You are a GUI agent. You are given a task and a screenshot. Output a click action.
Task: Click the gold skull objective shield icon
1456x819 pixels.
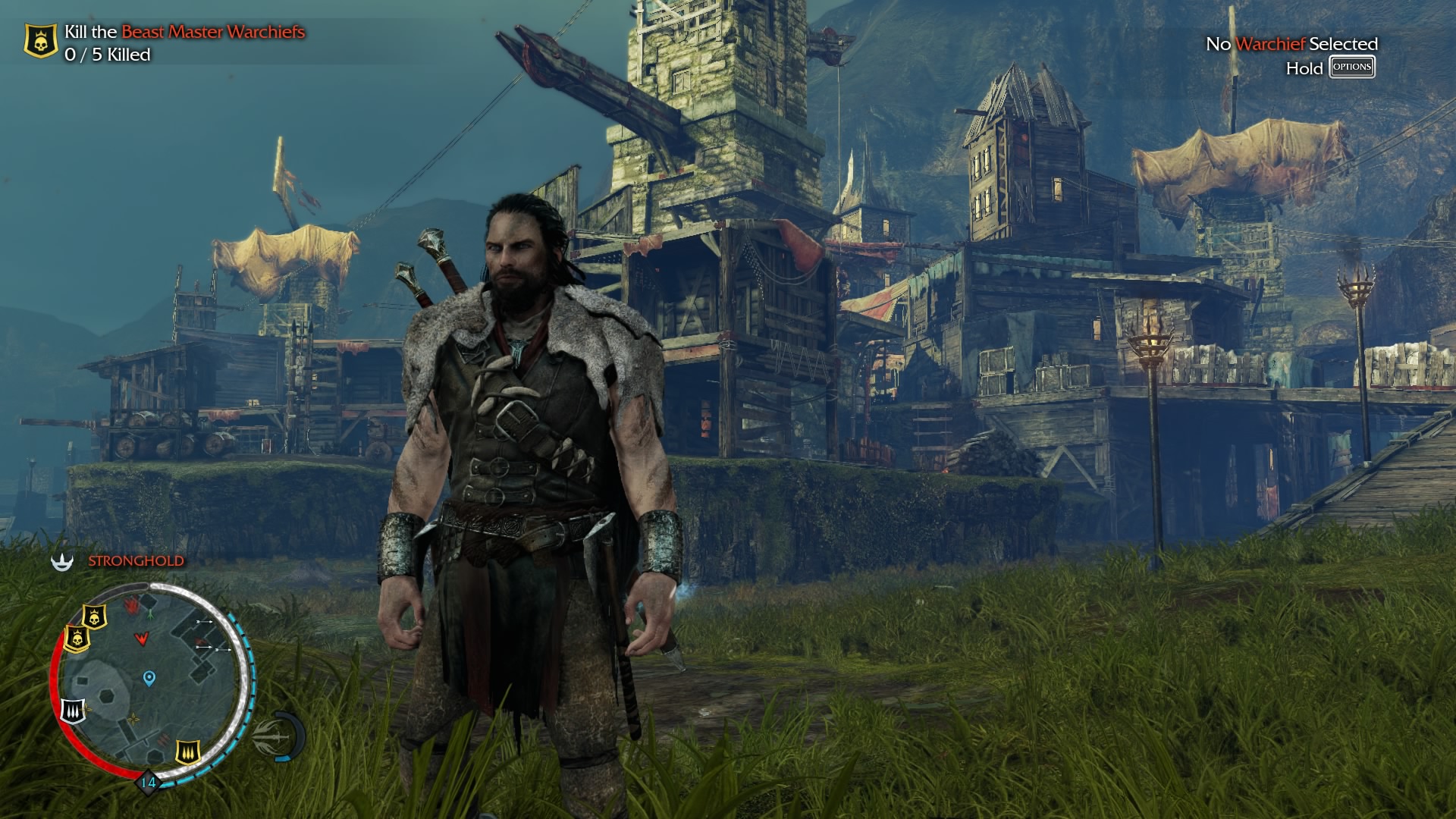41,42
